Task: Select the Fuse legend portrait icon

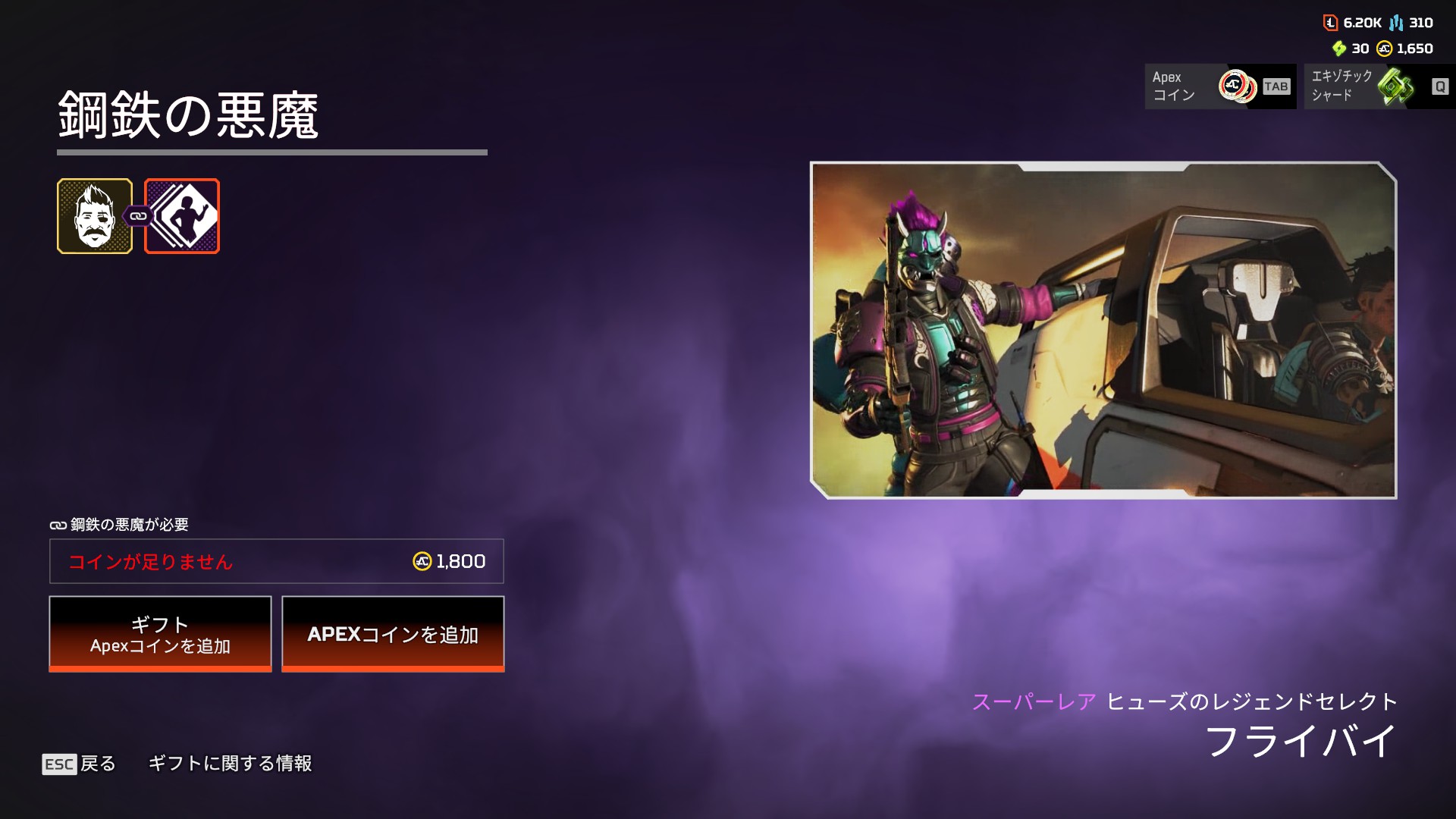Action: pyautogui.click(x=95, y=216)
